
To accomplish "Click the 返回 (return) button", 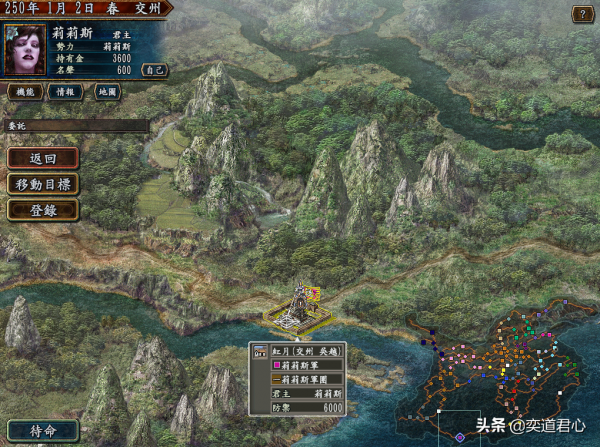I will (x=43, y=158).
